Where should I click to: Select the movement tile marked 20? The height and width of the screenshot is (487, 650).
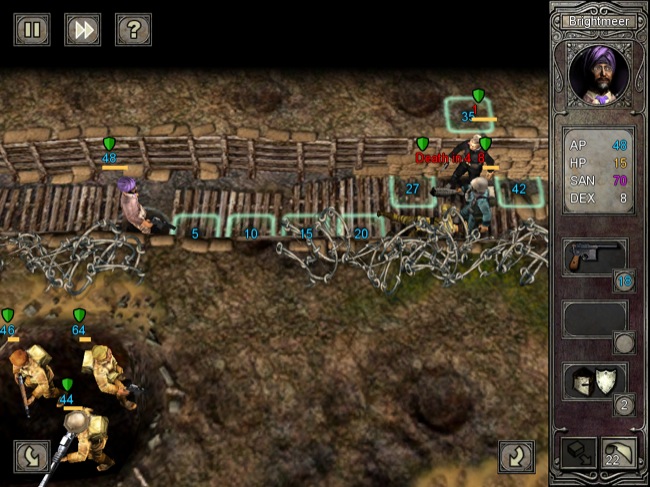pos(360,229)
